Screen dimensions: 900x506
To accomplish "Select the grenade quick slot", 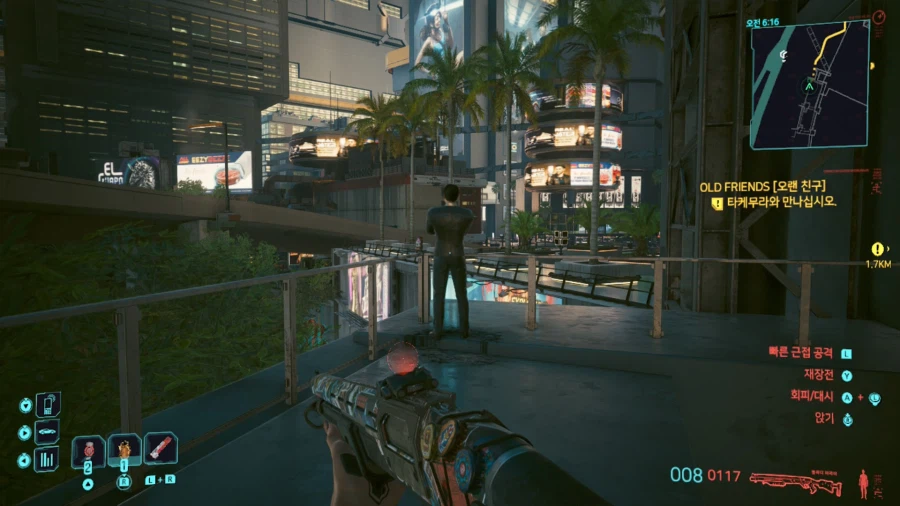I will [88, 449].
